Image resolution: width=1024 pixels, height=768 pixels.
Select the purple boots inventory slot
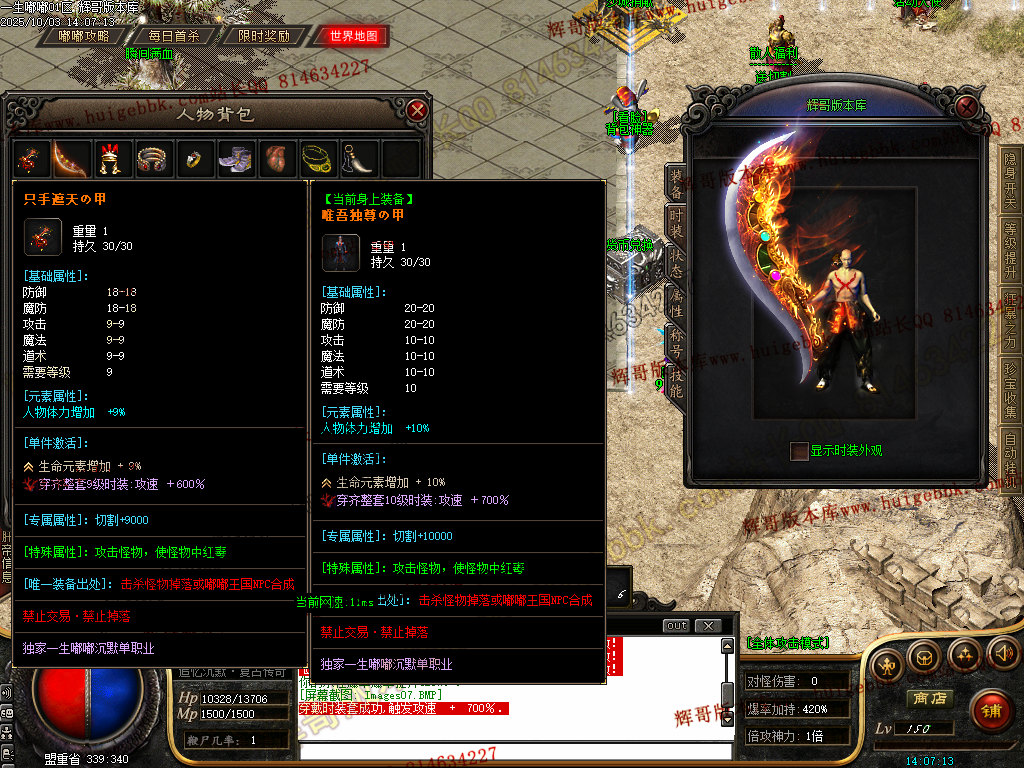coord(236,158)
